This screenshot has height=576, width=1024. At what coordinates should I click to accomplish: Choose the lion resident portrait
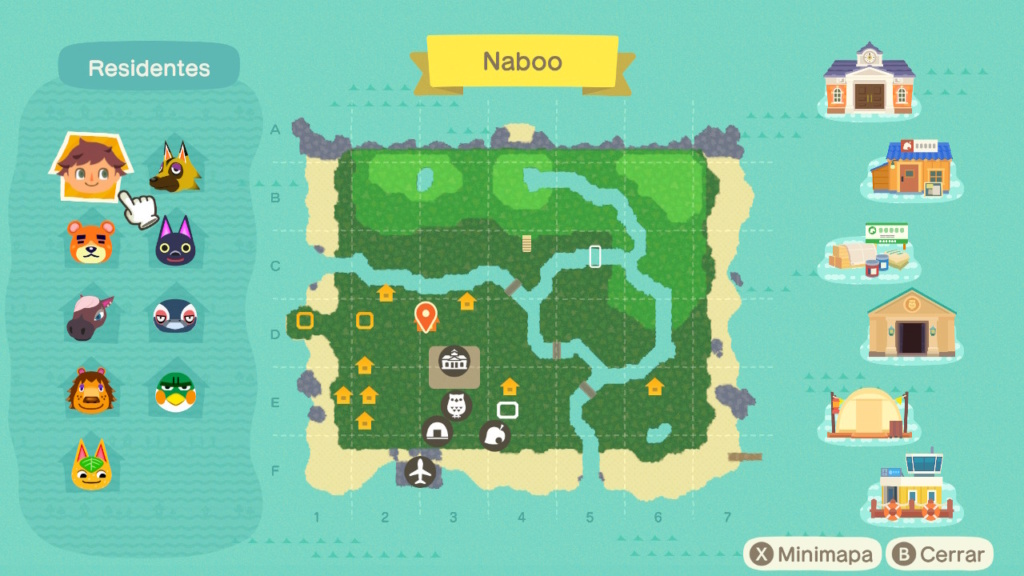click(x=91, y=390)
